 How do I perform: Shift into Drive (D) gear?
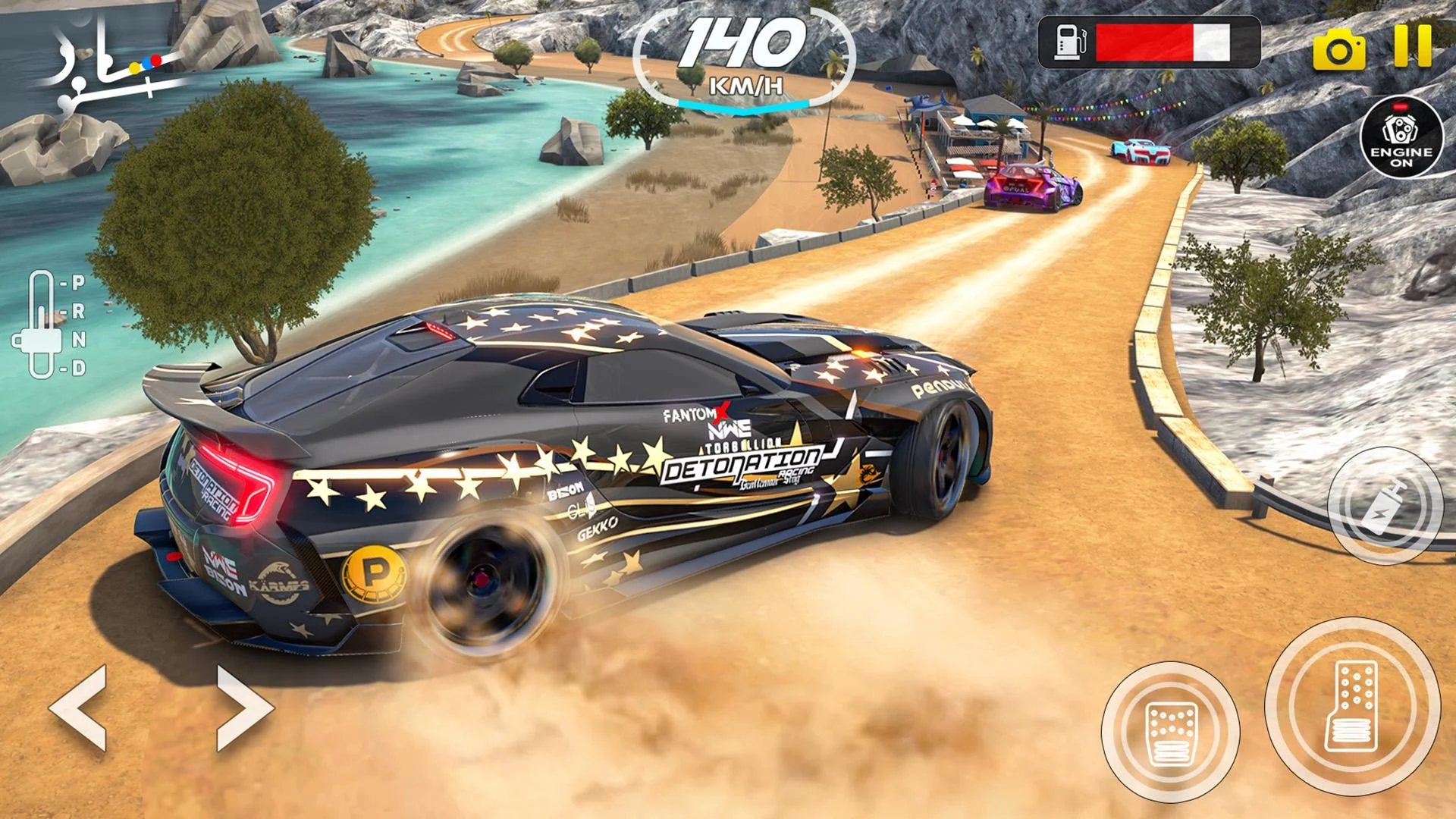point(80,367)
